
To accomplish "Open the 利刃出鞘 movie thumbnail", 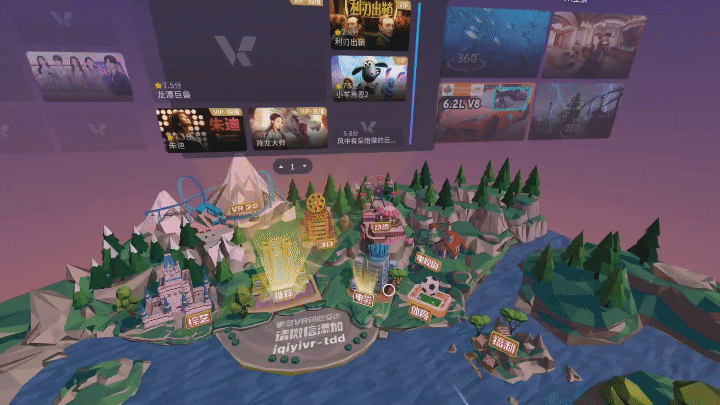I will point(368,22).
